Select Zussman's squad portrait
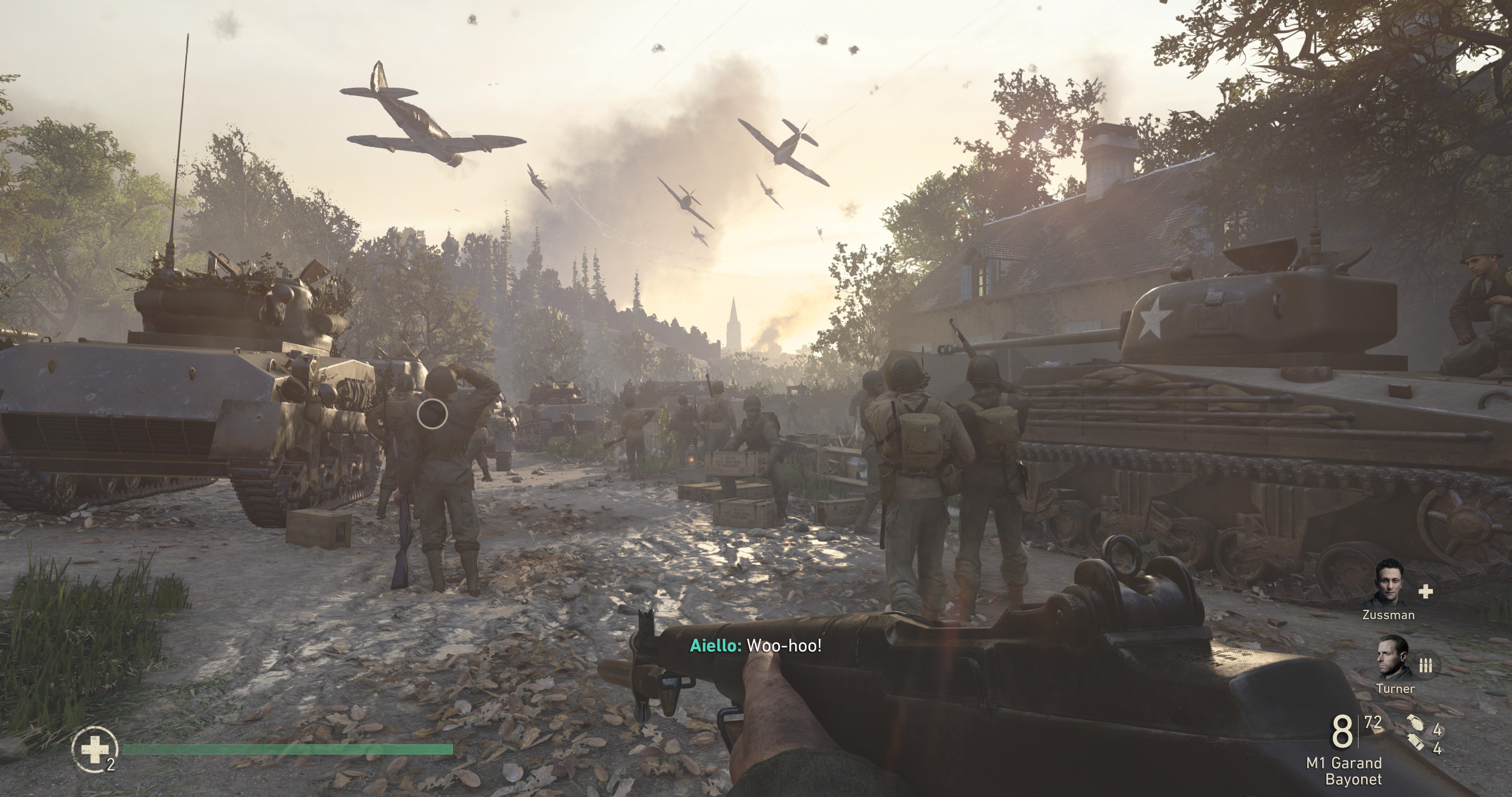The height and width of the screenshot is (797, 1512). coord(1394,583)
